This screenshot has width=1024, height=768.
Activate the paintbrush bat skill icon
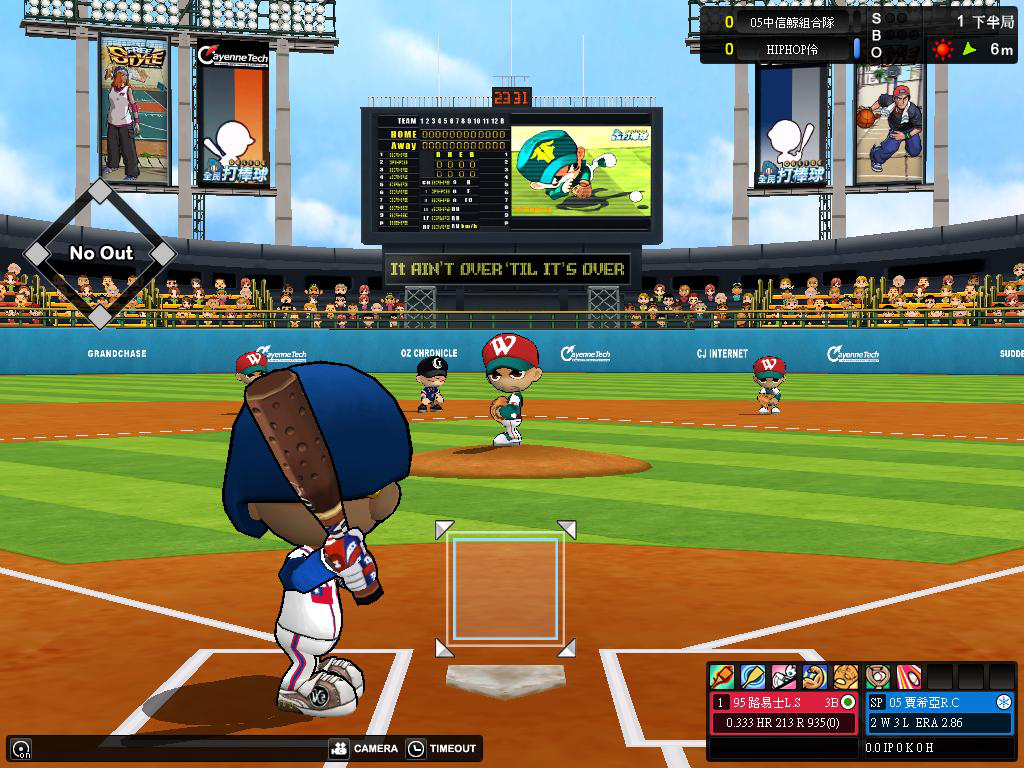pos(721,677)
